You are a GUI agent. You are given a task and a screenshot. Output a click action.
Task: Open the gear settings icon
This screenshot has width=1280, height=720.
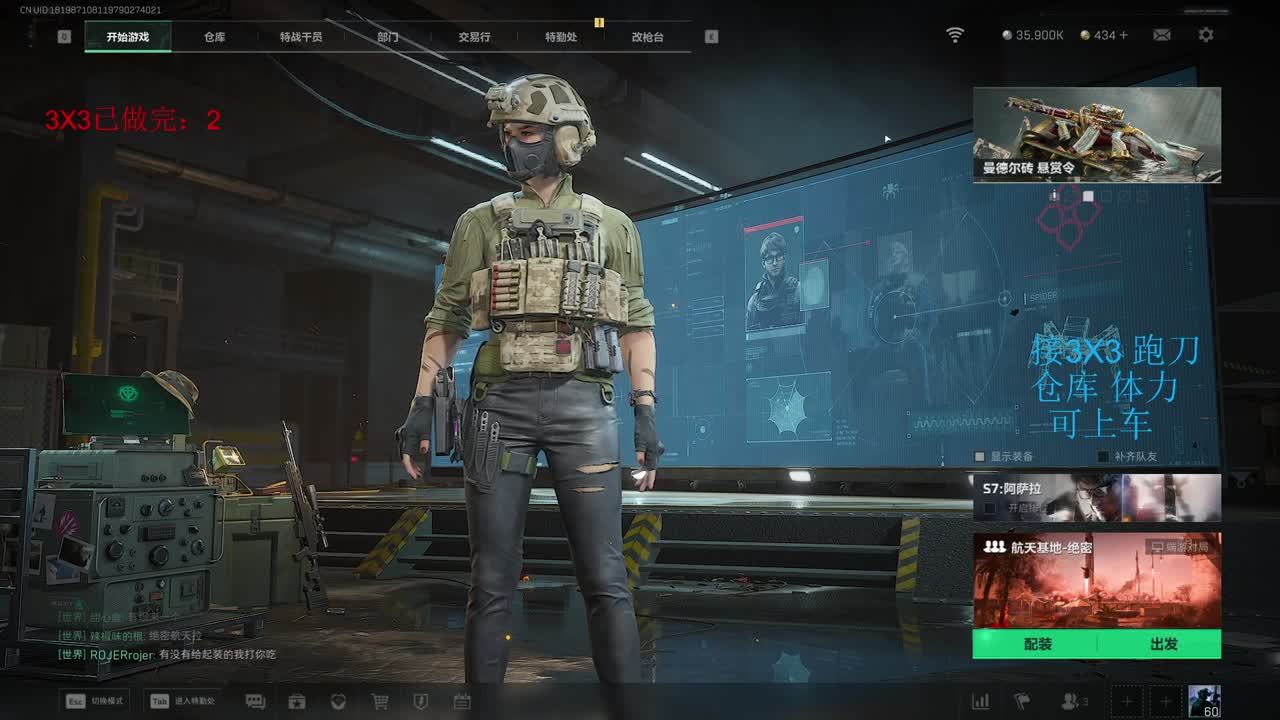pyautogui.click(x=1206, y=35)
